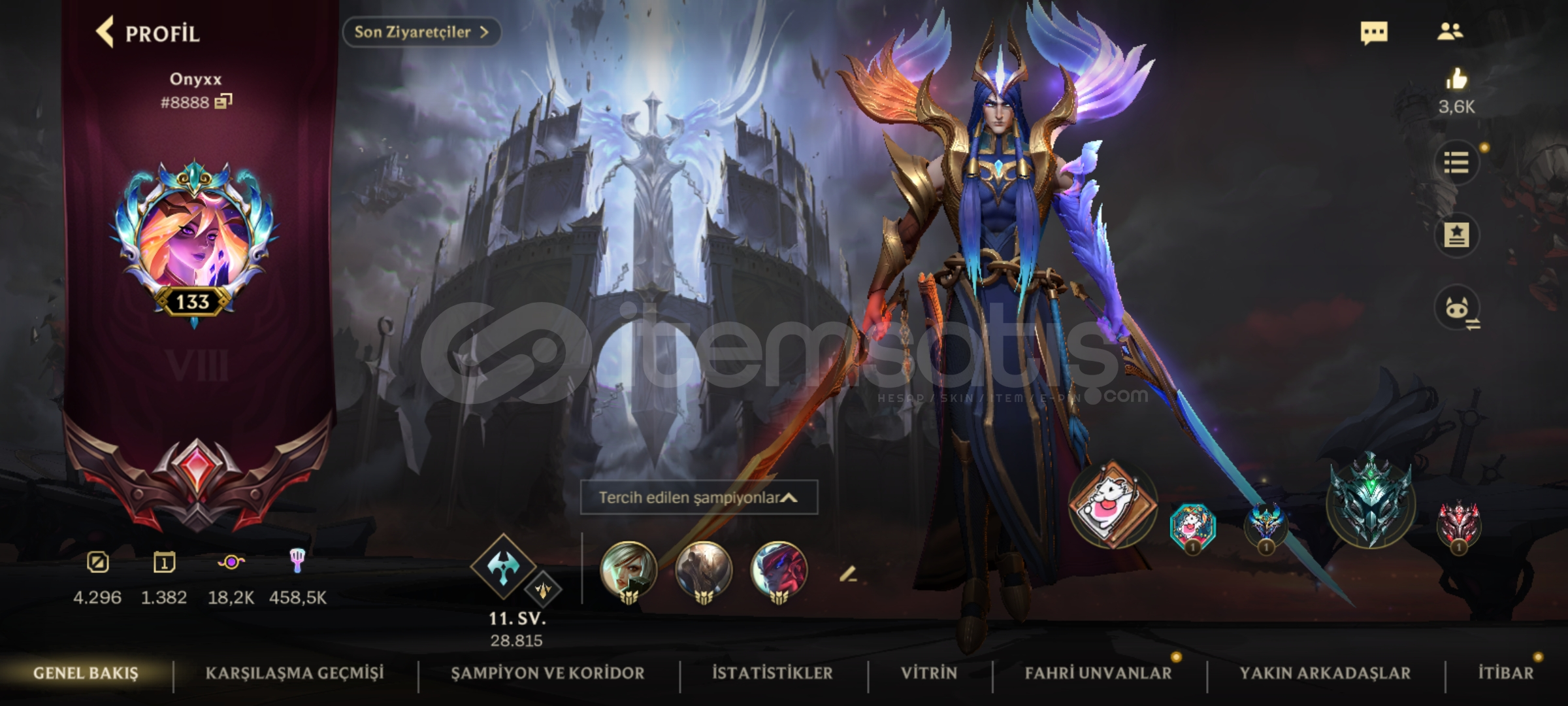Open the friends list icon
This screenshot has height=706, width=1568.
pyautogui.click(x=1452, y=33)
